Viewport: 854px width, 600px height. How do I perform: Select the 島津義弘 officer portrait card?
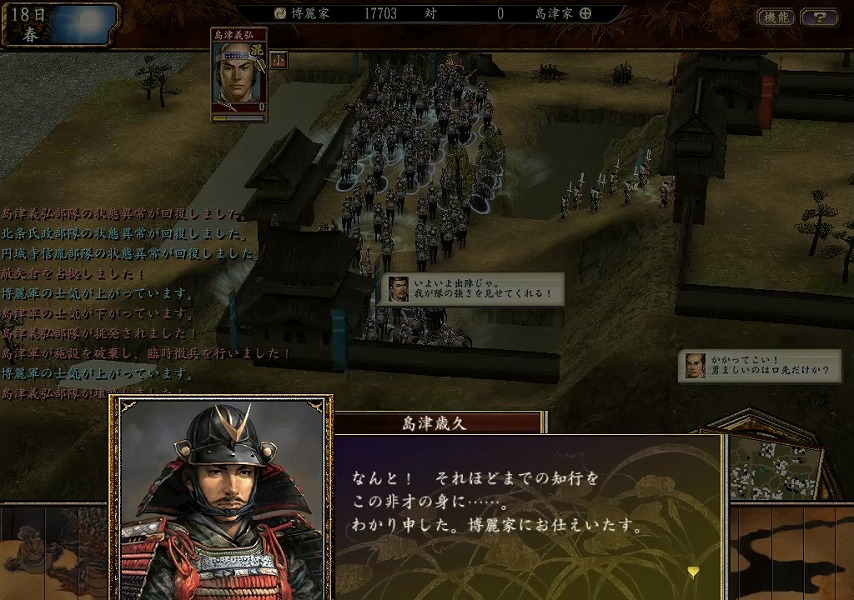[x=239, y=74]
